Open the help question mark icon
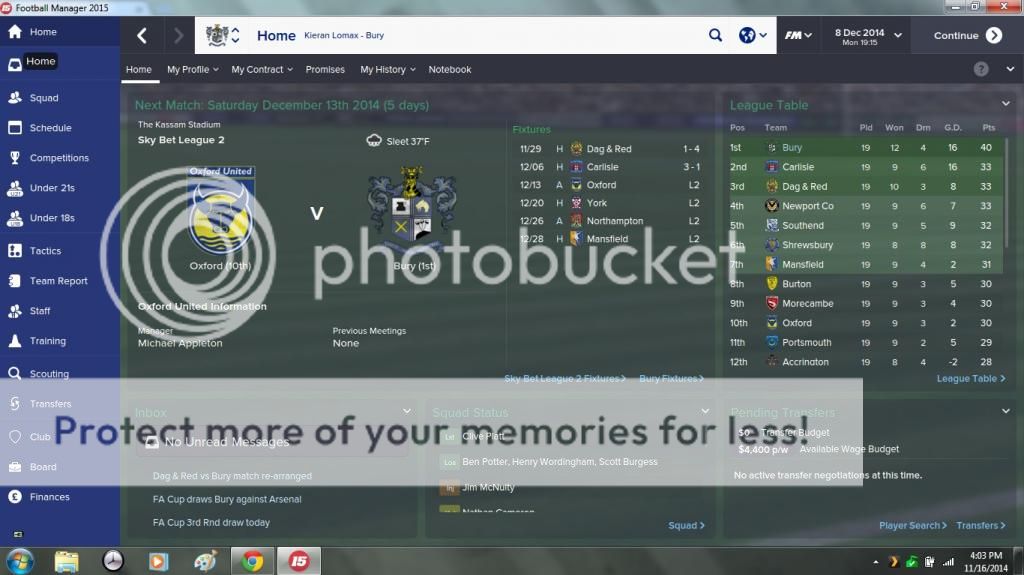This screenshot has height=575, width=1024. pos(981,69)
